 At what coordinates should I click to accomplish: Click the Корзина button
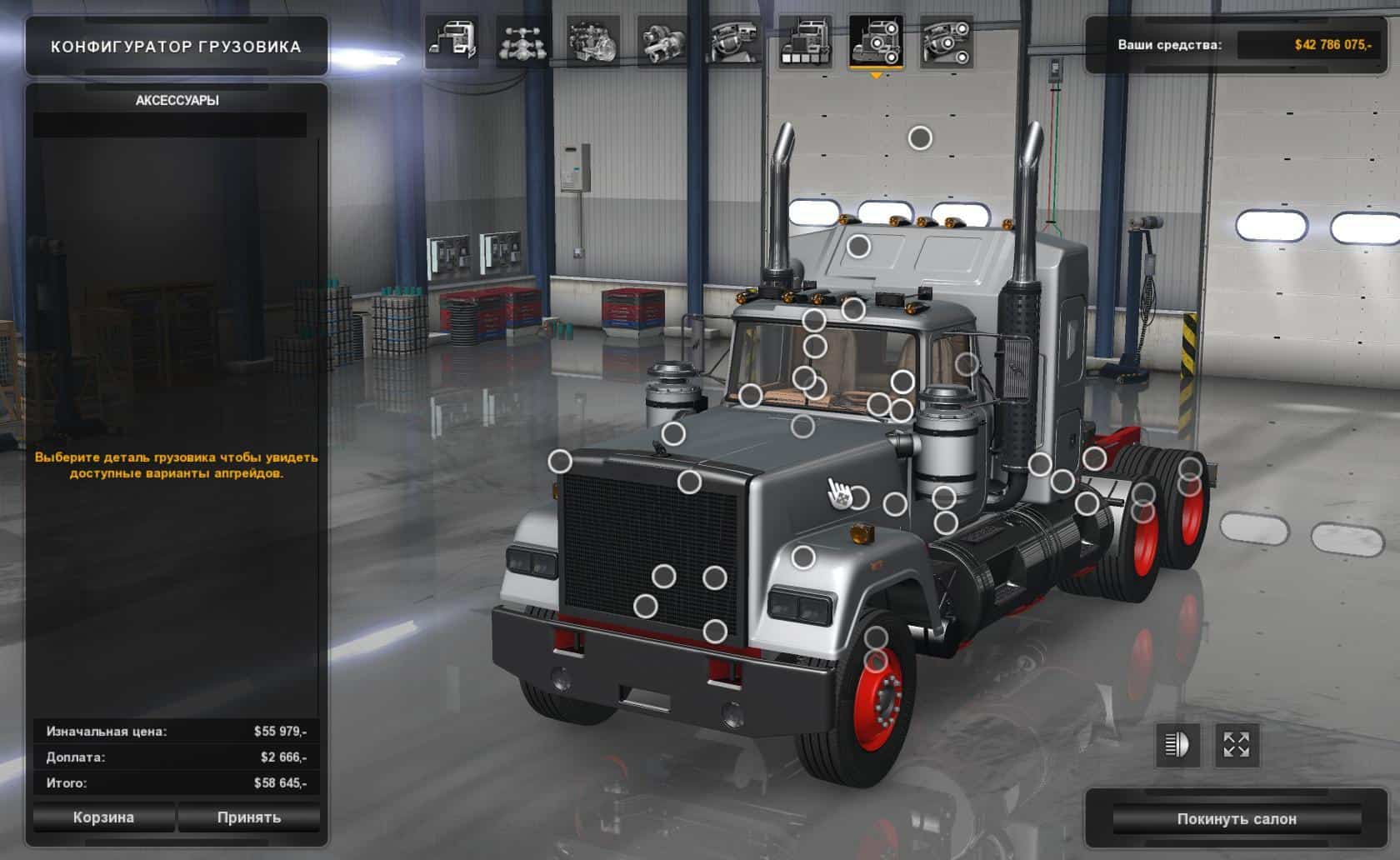coord(103,817)
